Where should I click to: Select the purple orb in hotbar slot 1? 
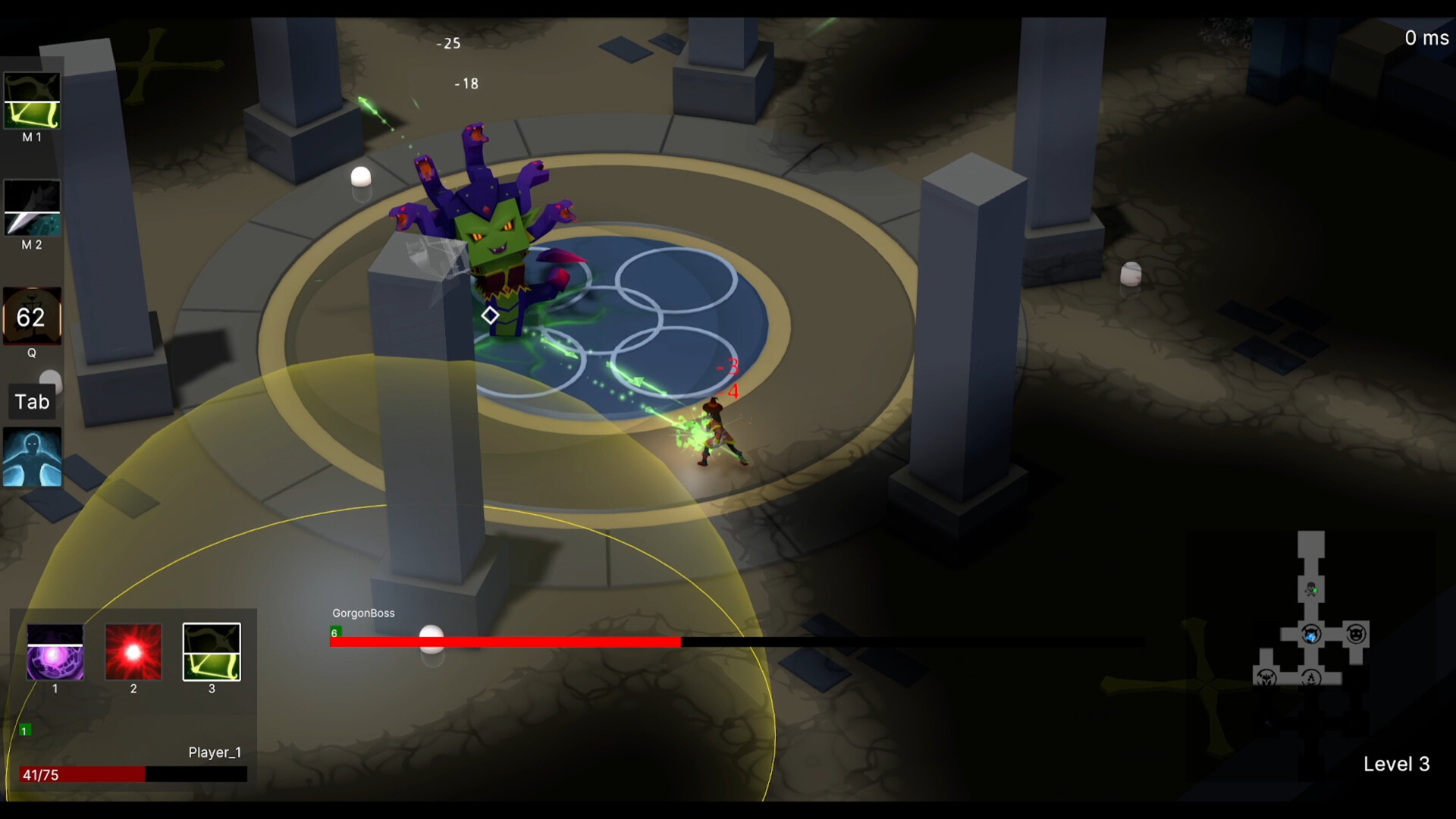[54, 652]
